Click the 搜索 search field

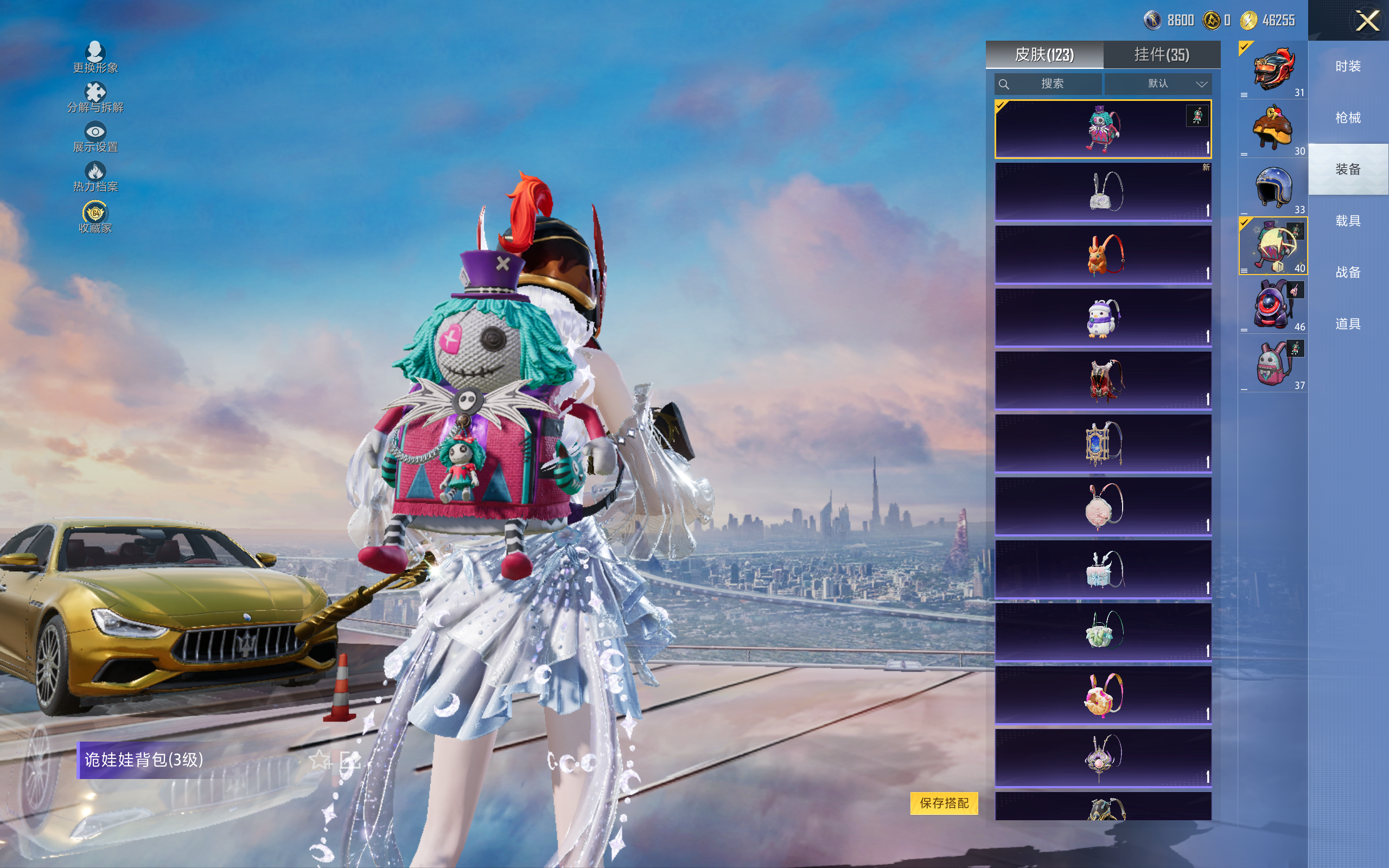point(1048,84)
